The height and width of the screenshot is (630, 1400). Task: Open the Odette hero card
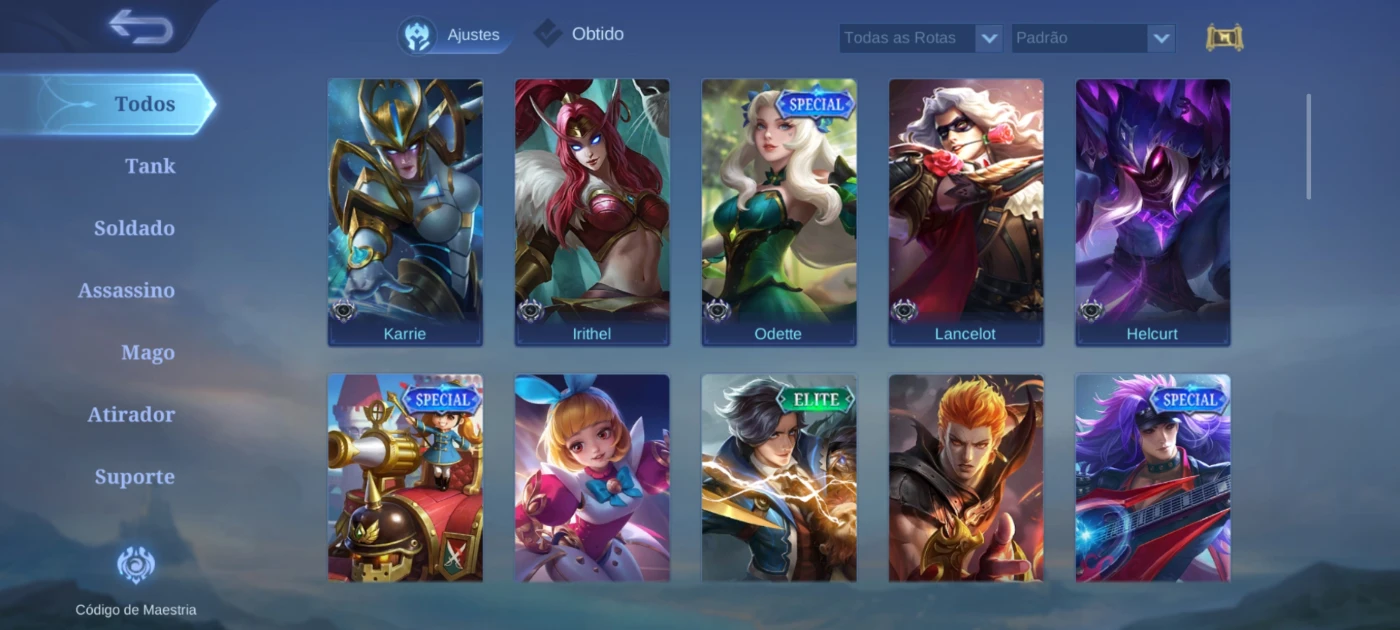779,212
